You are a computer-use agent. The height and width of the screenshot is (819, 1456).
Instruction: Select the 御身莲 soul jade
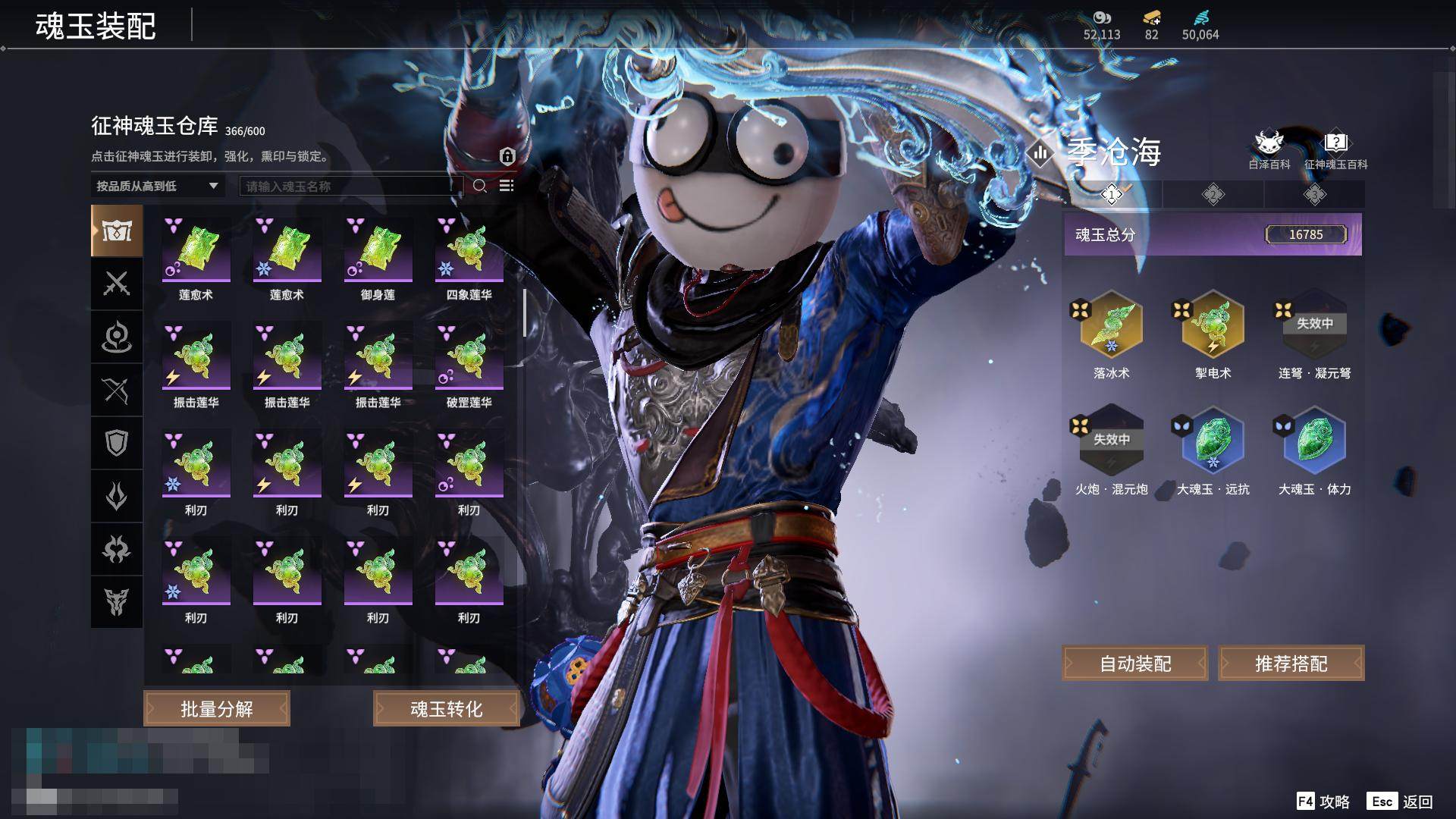[x=378, y=252]
